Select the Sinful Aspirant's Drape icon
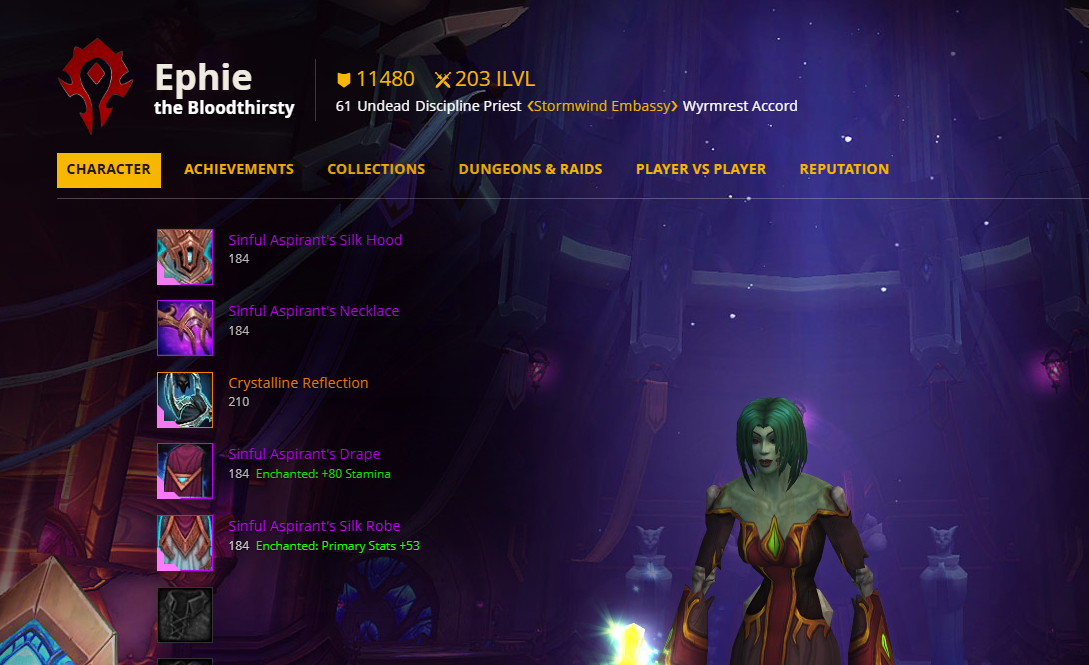The width and height of the screenshot is (1089, 665). 185,471
